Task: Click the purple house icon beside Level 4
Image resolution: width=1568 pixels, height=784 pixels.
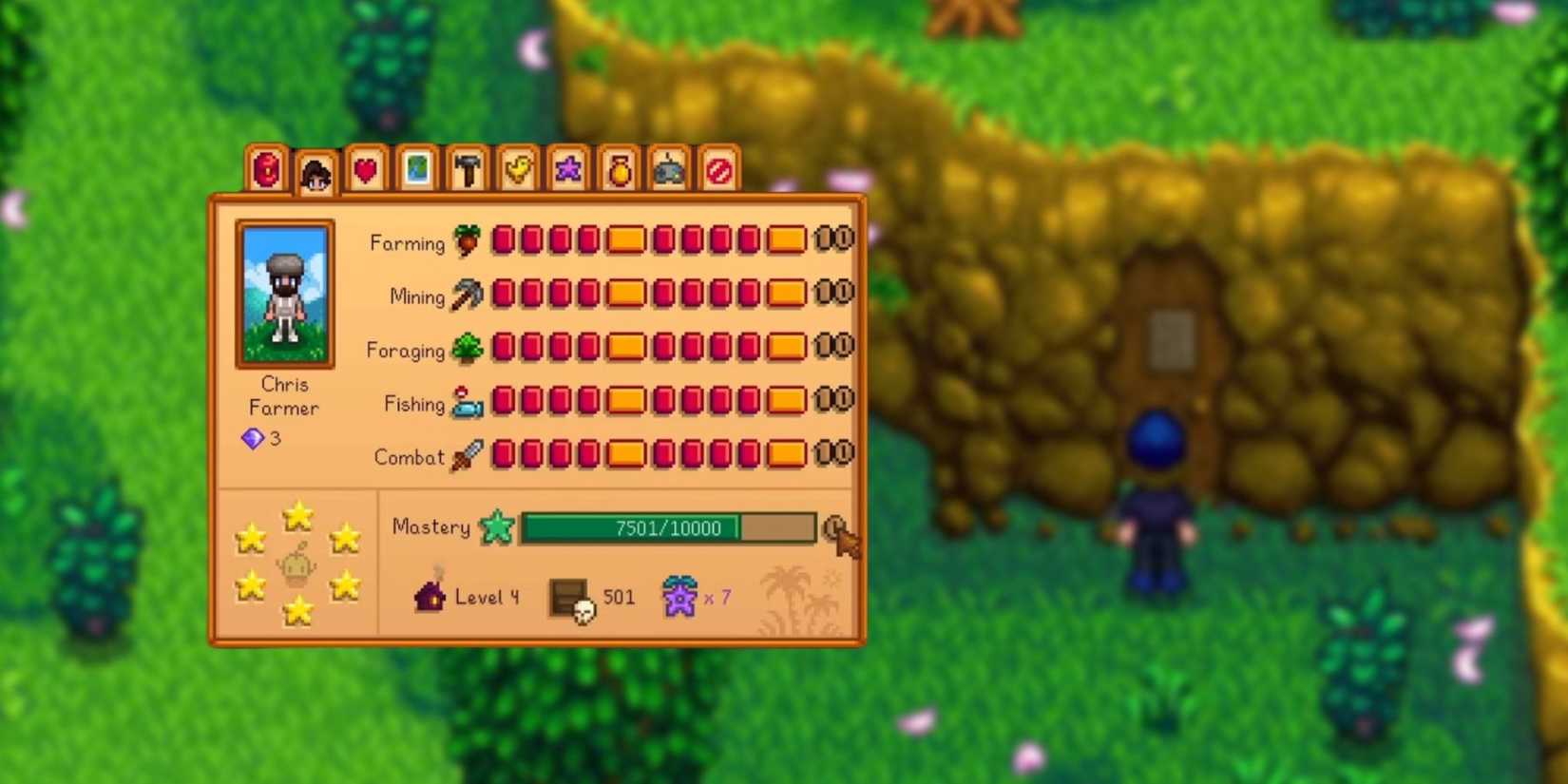Action: point(430,596)
